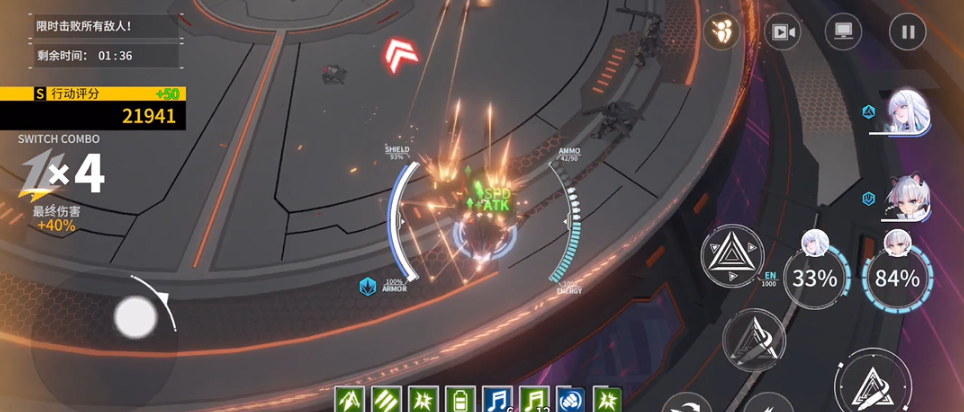Toggle the video camera recording button
Image resolution: width=964 pixels, height=412 pixels.
point(782,32)
